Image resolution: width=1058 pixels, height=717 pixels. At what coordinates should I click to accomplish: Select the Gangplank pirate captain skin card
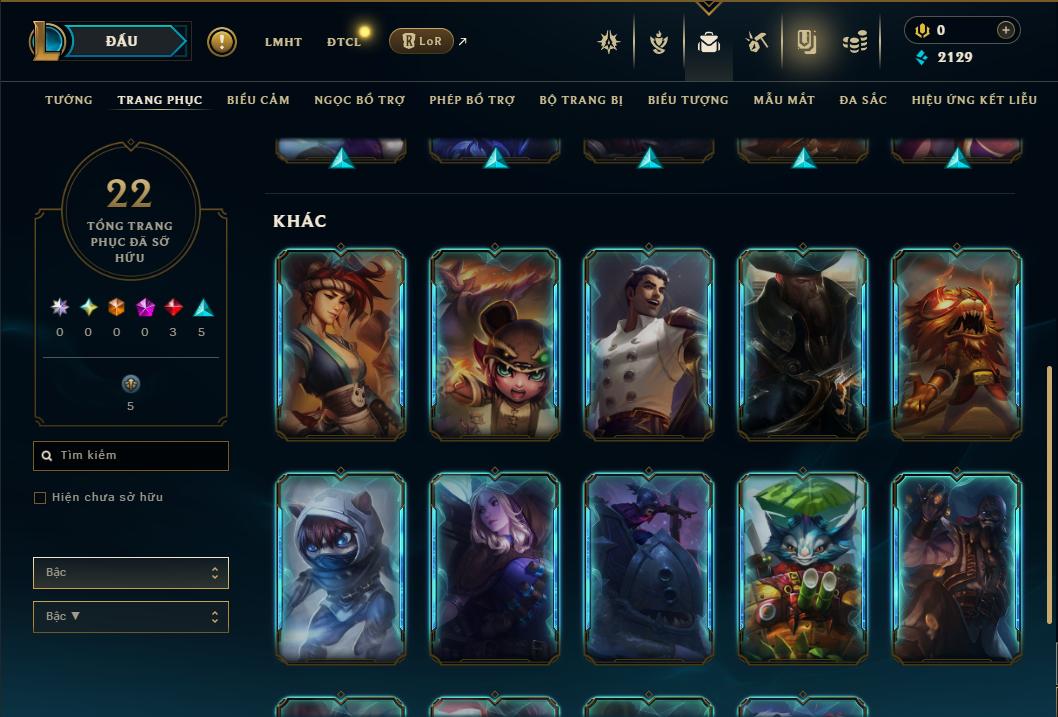point(803,344)
